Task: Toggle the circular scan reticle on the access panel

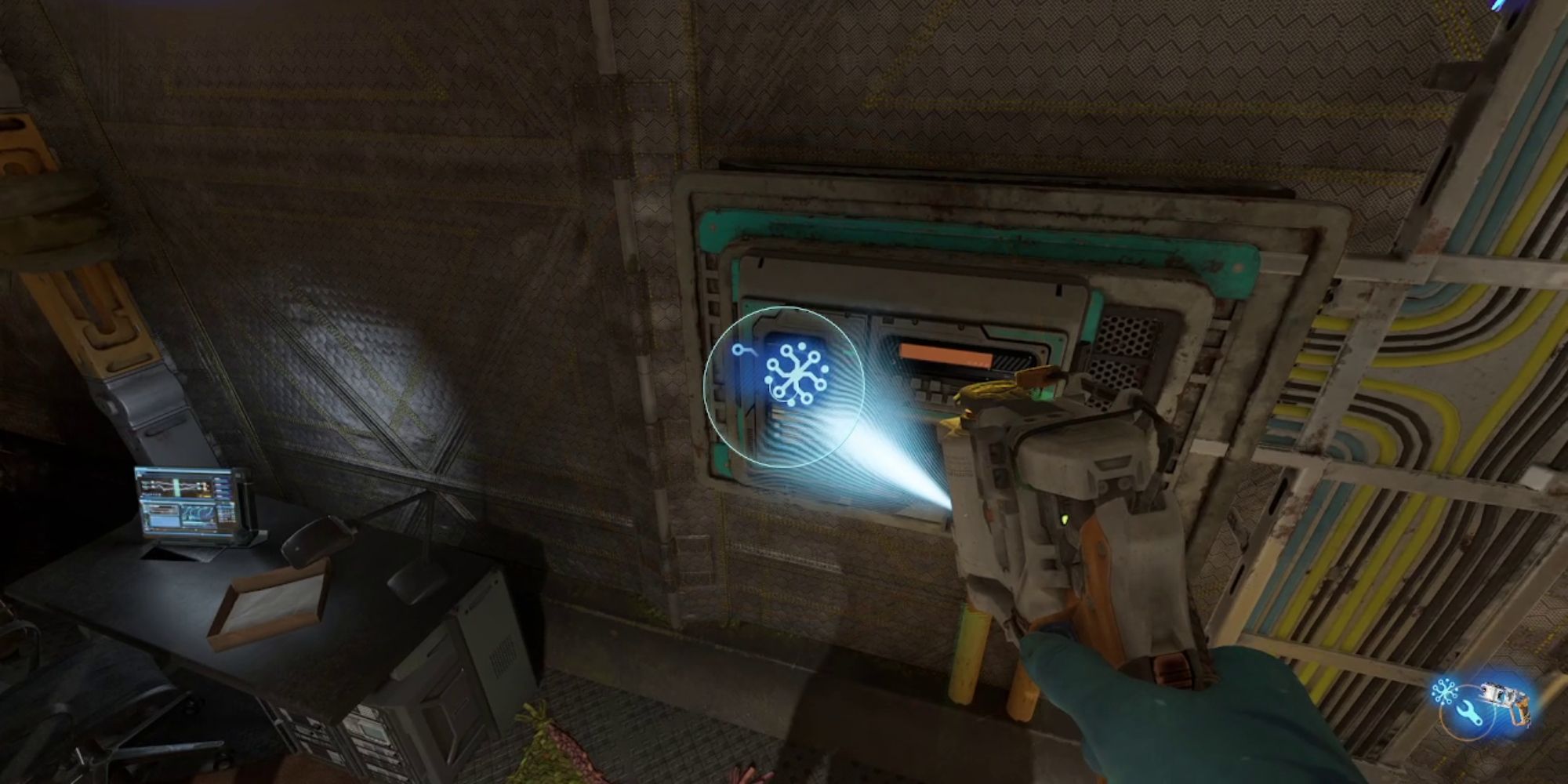Action: (784, 386)
